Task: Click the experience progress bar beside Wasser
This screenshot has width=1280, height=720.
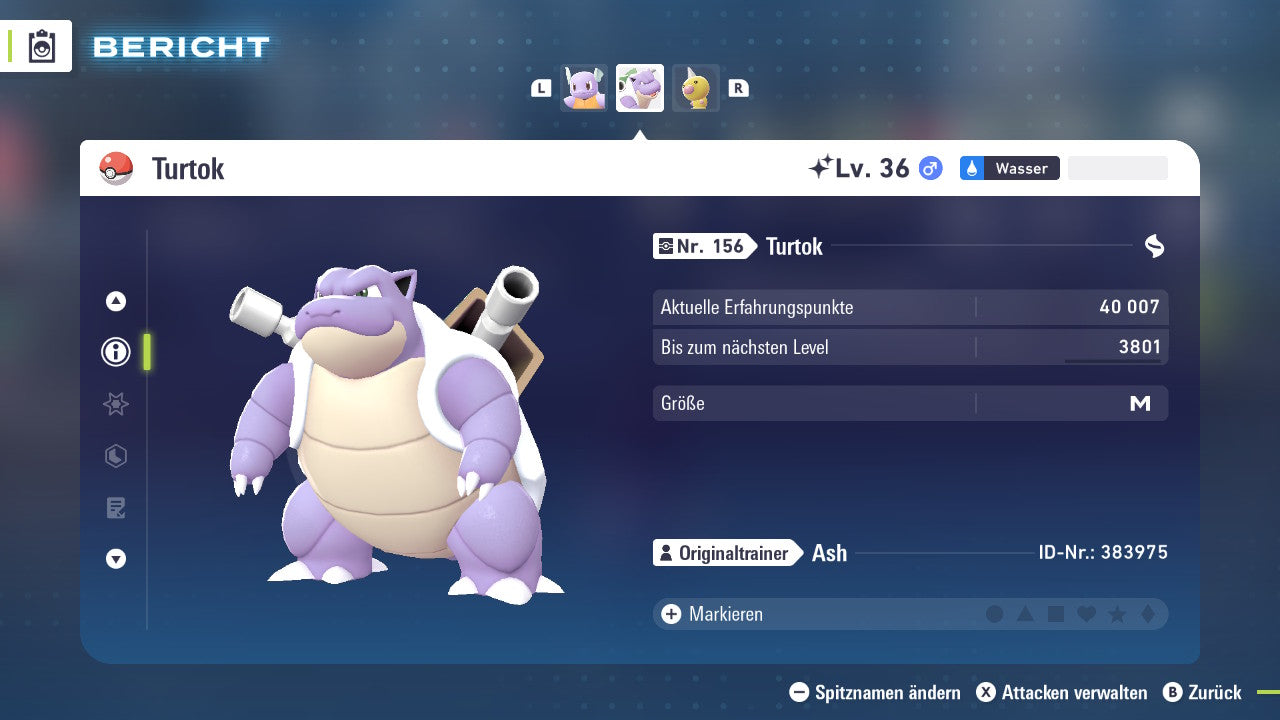Action: click(1117, 168)
